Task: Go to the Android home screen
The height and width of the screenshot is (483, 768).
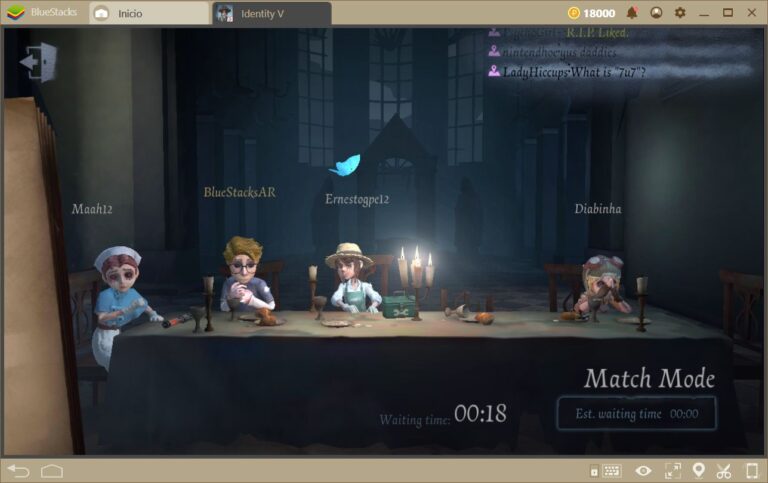Action: (x=52, y=470)
